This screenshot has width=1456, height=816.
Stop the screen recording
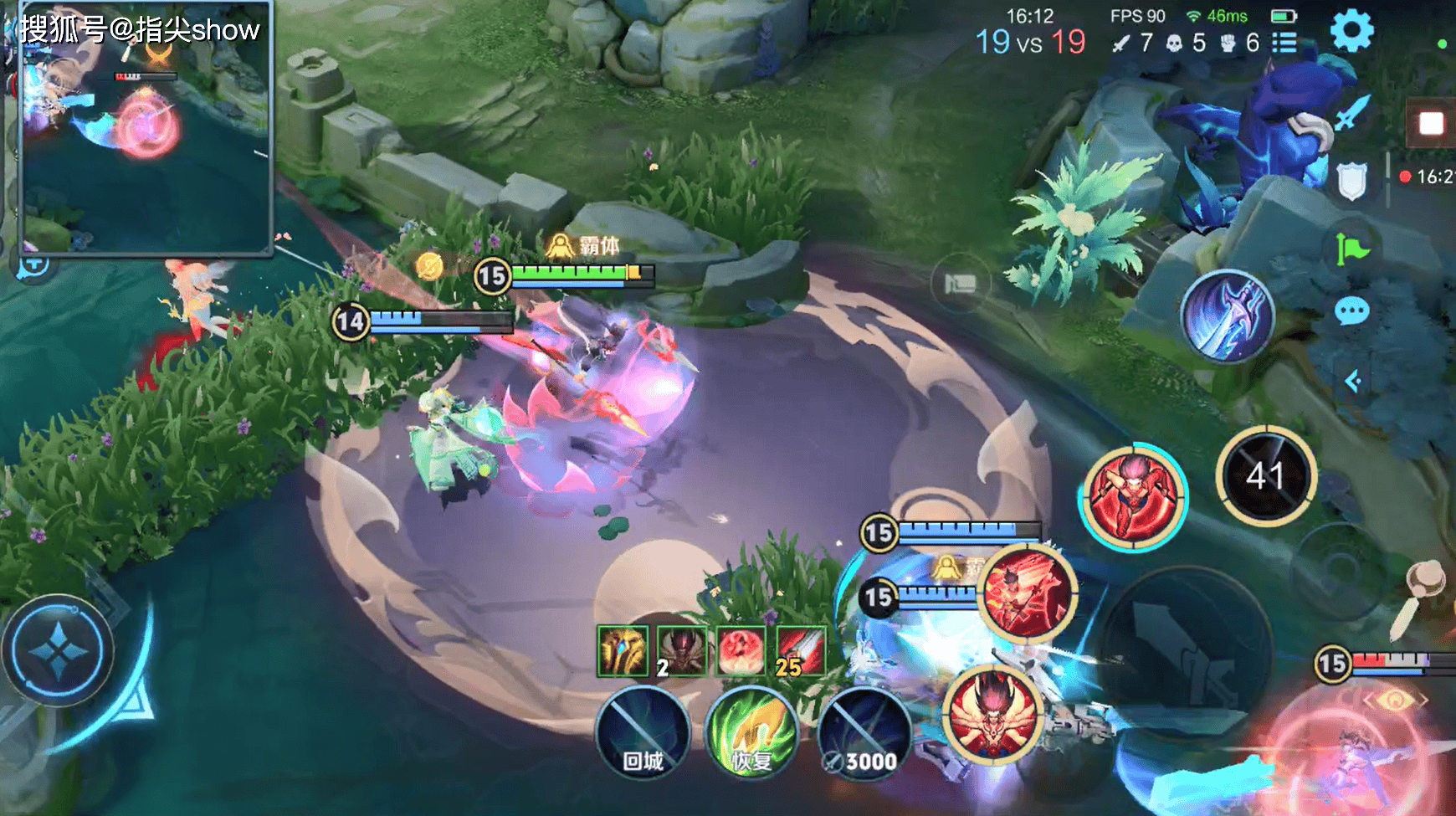tap(1431, 124)
